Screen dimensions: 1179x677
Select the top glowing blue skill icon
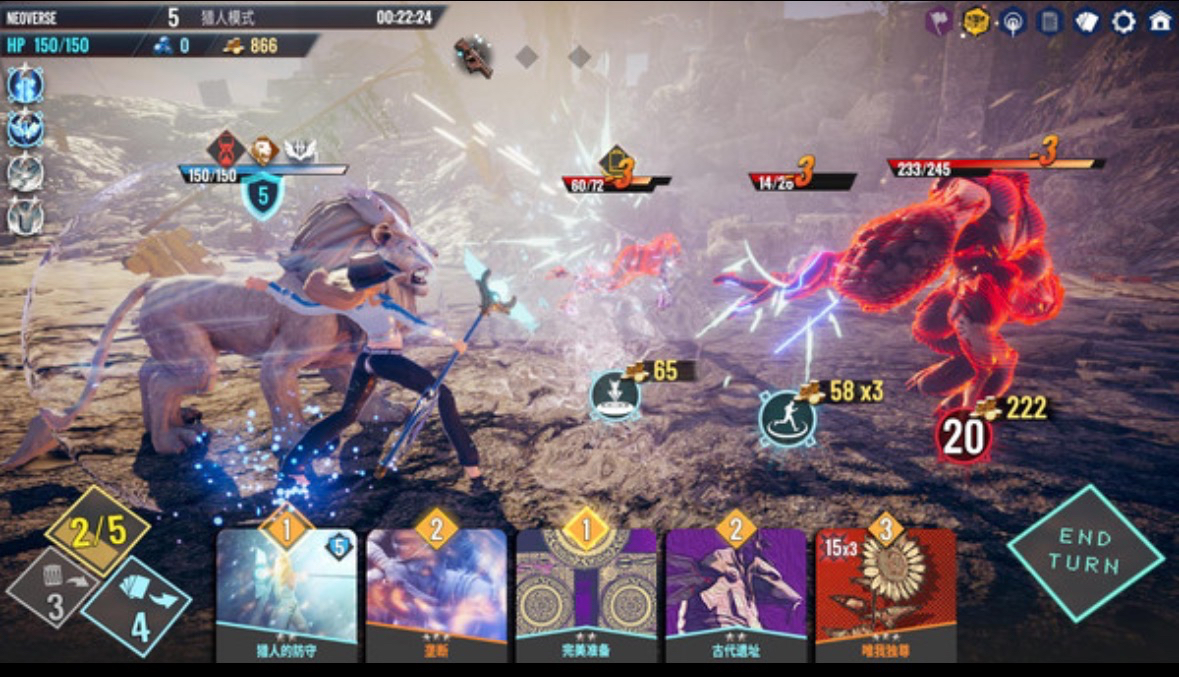tap(25, 85)
